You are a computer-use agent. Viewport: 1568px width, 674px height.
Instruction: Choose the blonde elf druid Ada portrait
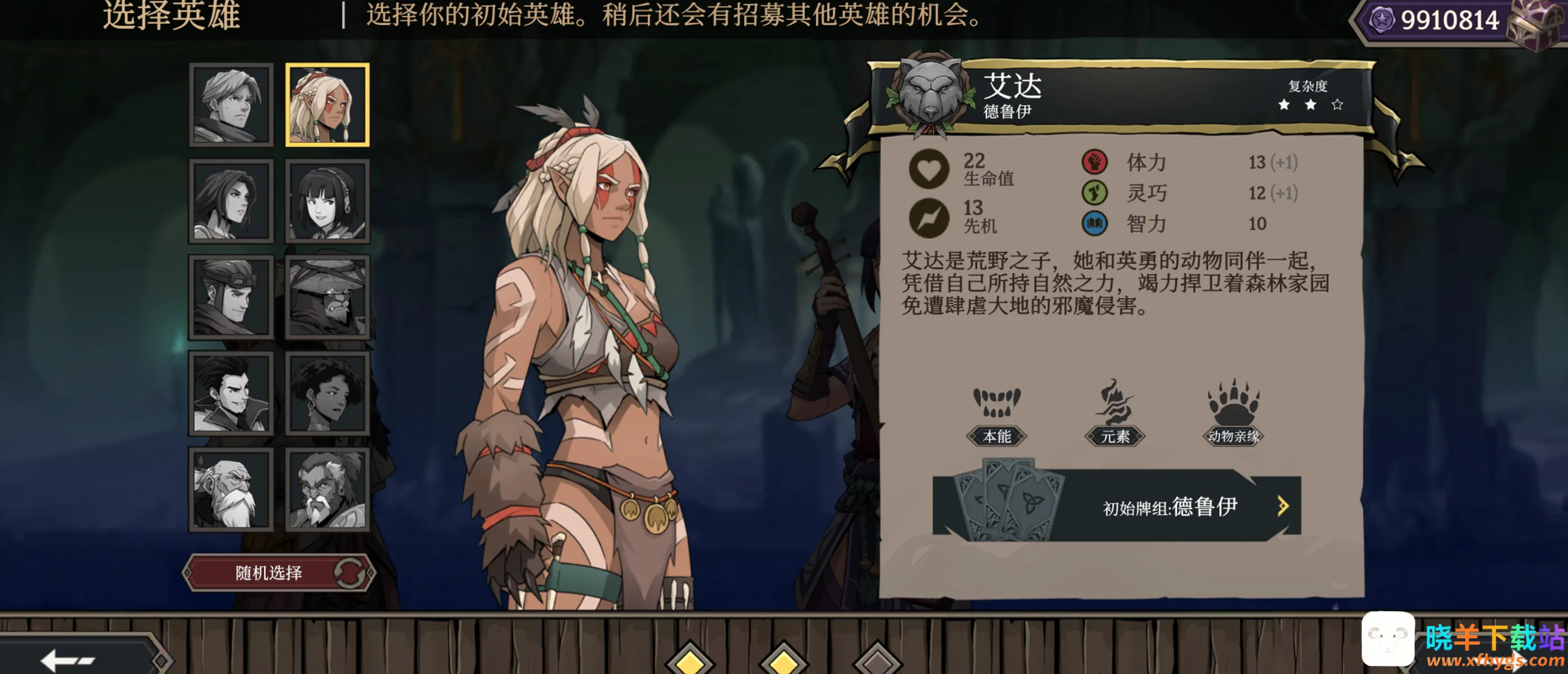tap(328, 105)
